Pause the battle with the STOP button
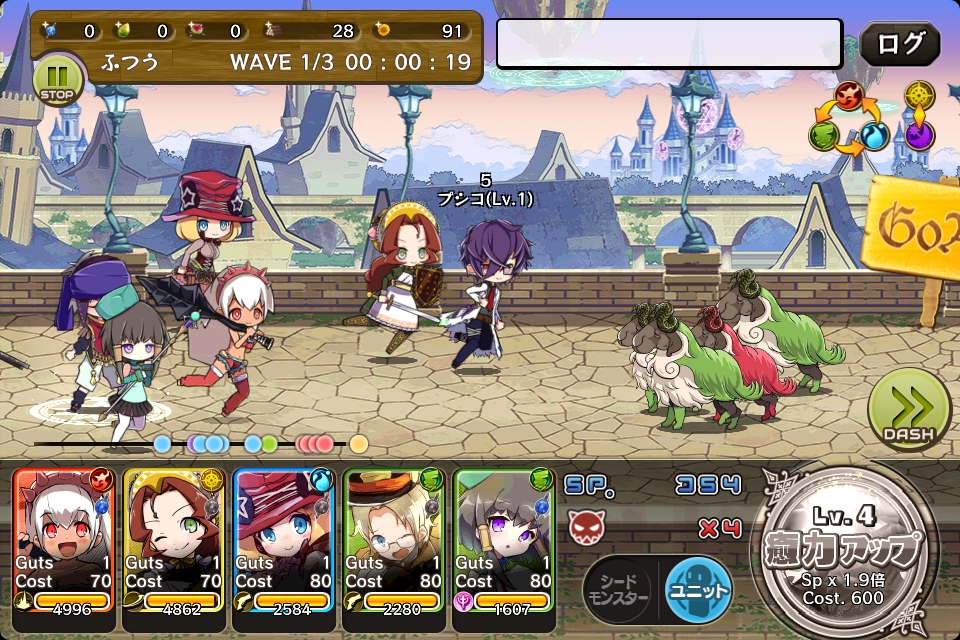The image size is (960, 640). [57, 80]
